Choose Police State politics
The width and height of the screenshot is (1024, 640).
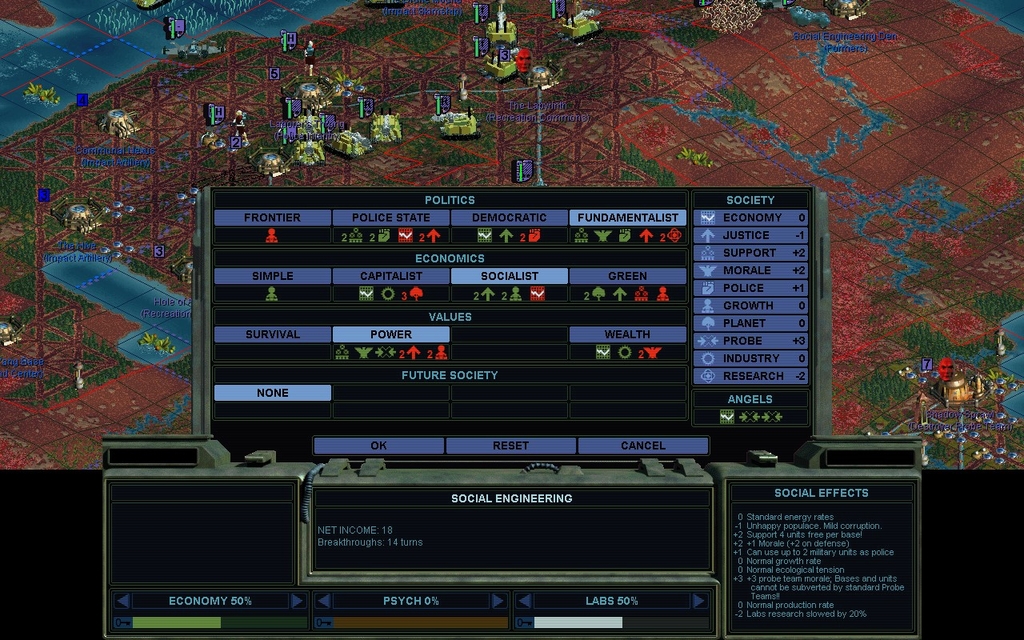tap(390, 217)
